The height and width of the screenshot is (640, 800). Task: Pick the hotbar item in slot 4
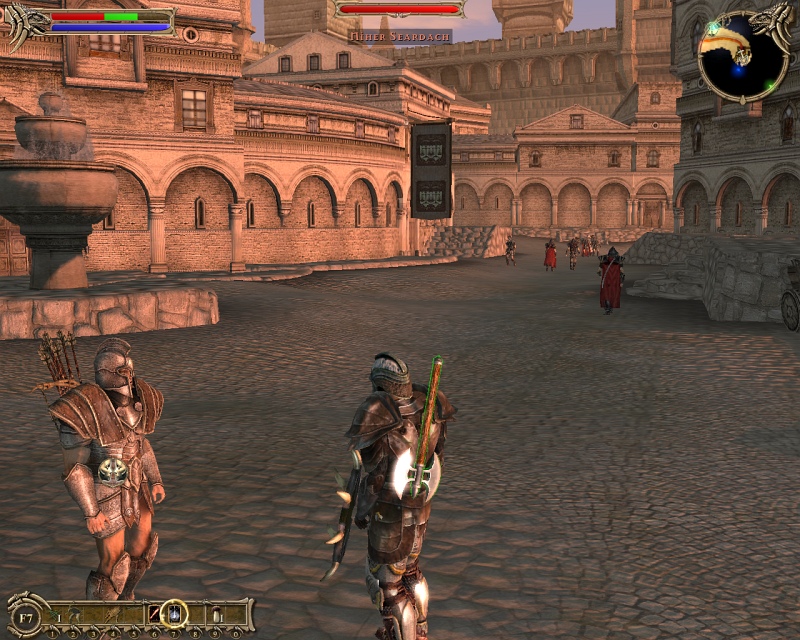113,612
